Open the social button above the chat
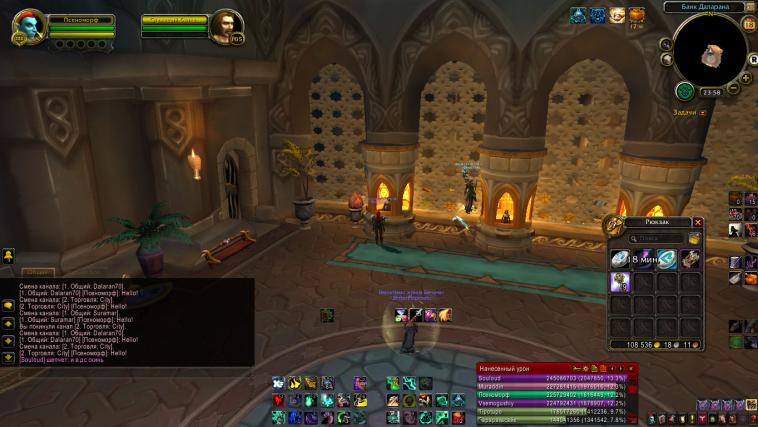Screen dimensions: 758x427 [x=7, y=257]
